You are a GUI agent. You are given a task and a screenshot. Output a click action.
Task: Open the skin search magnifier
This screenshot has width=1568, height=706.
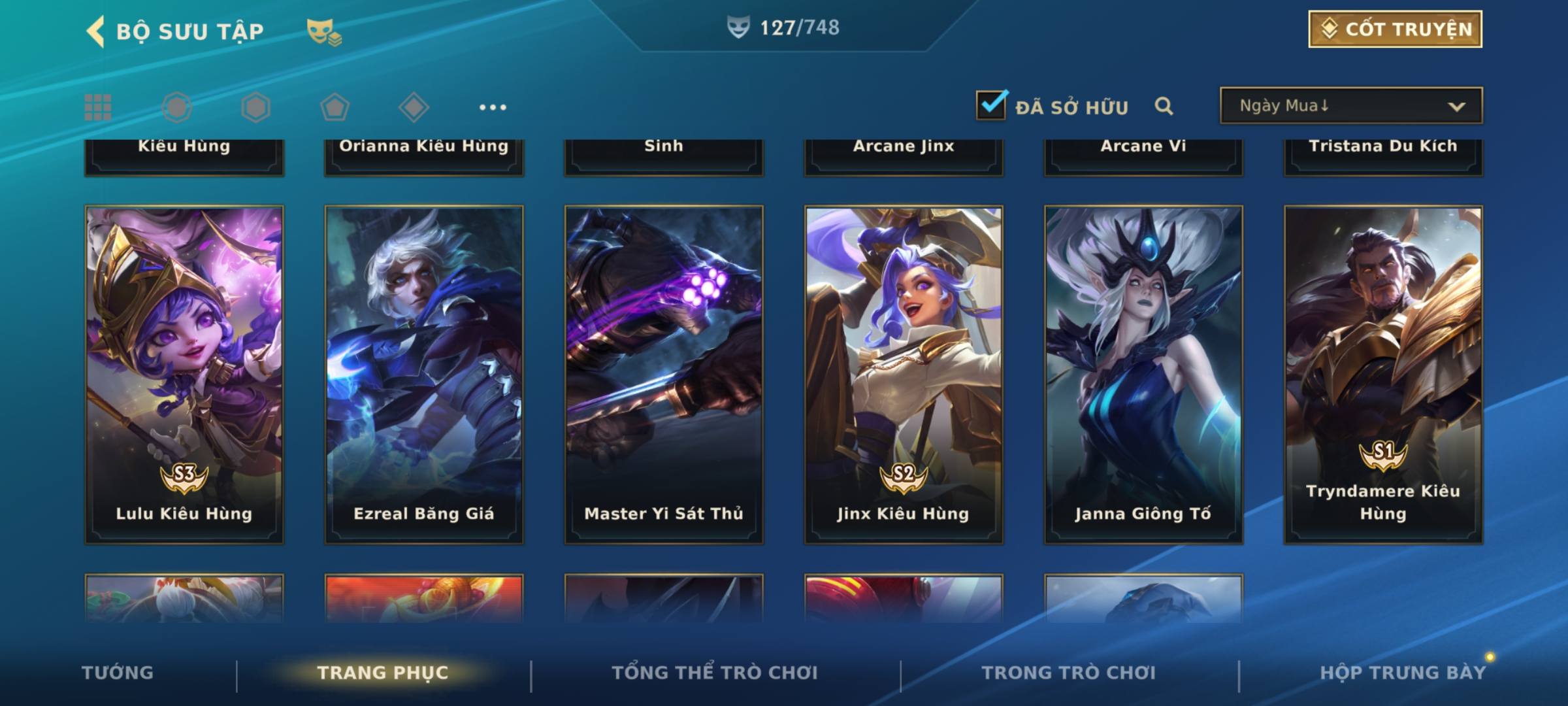[x=1164, y=106]
